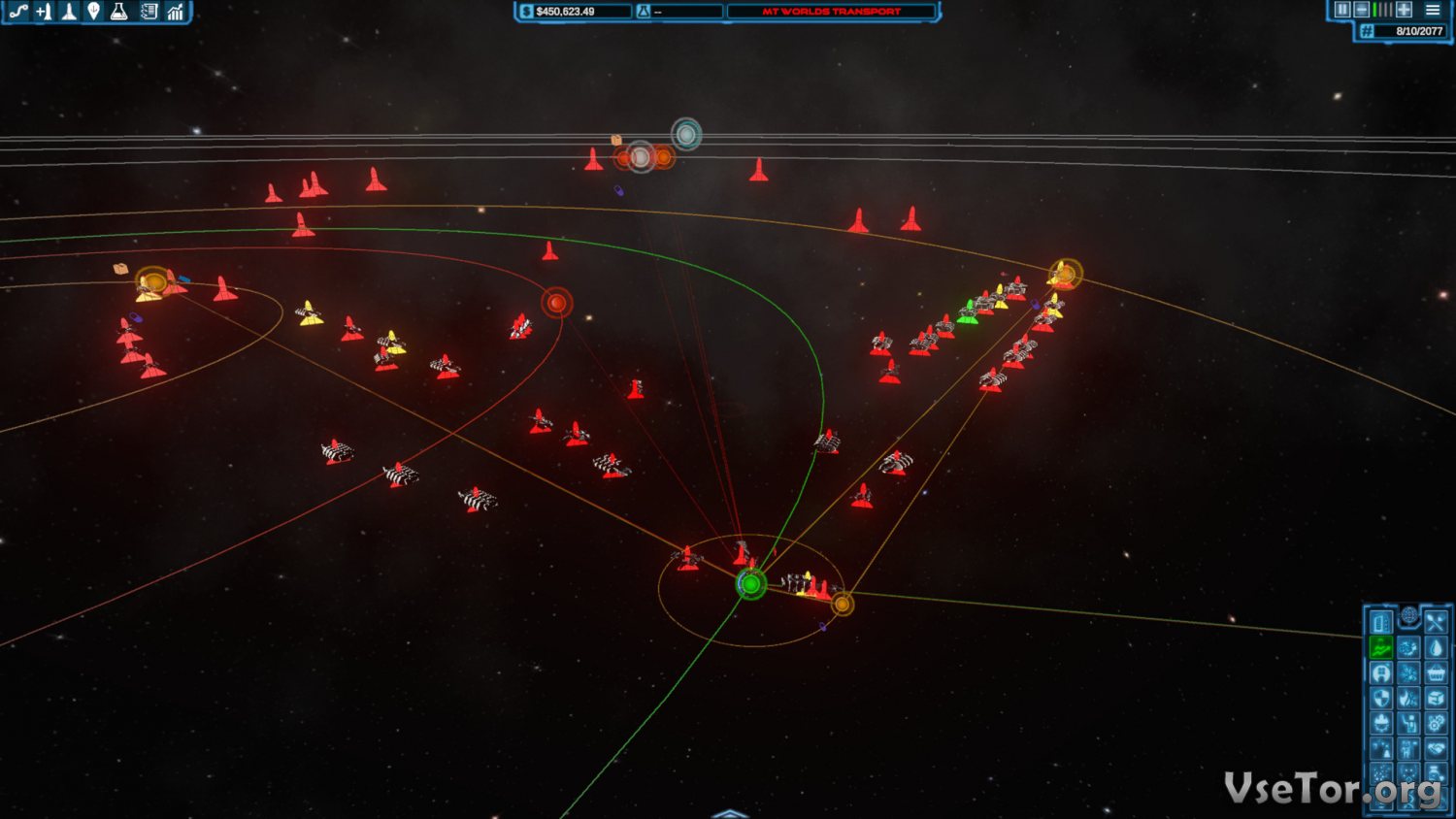Click the hash icon beside the date
This screenshot has width=1456, height=819.
tap(1367, 31)
